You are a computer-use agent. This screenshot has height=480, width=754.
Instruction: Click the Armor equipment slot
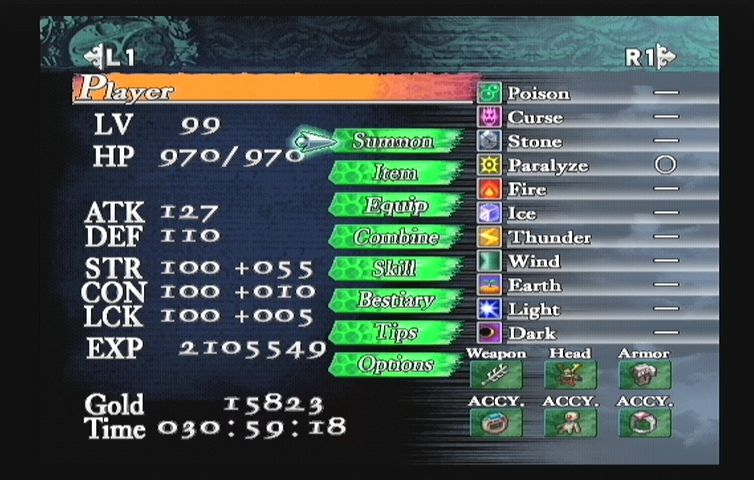[645, 375]
